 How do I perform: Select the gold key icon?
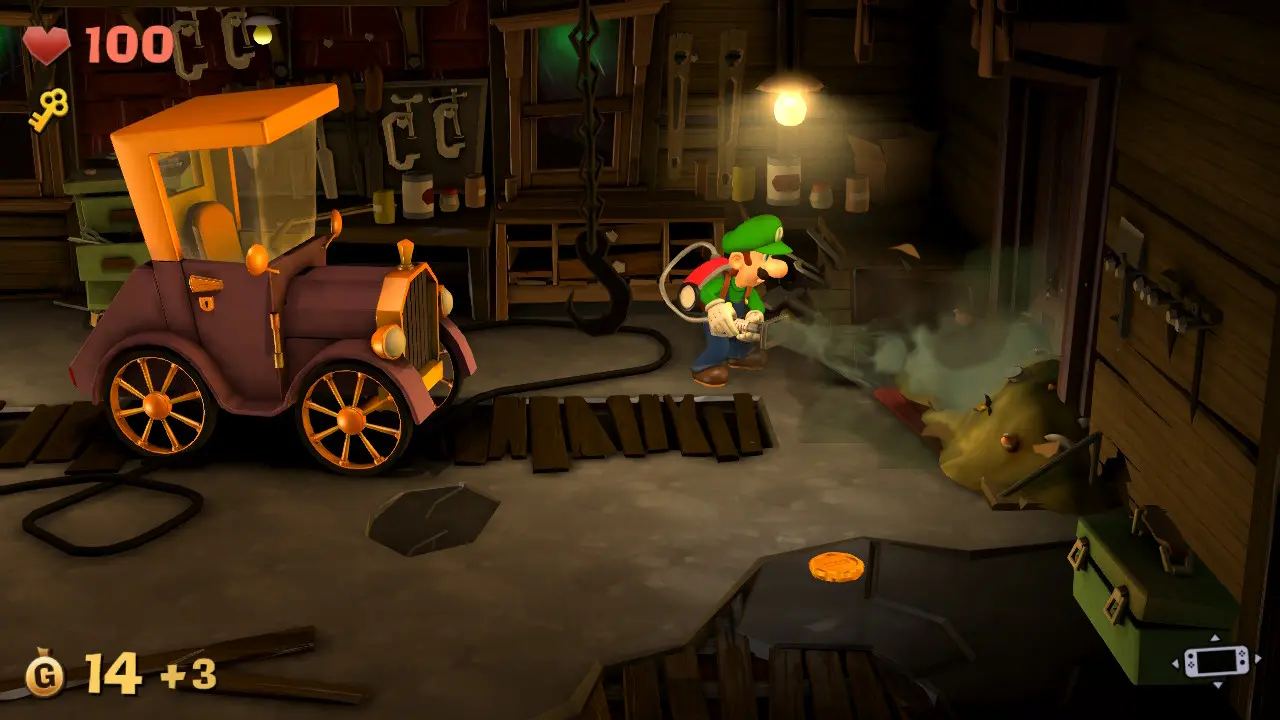click(48, 109)
